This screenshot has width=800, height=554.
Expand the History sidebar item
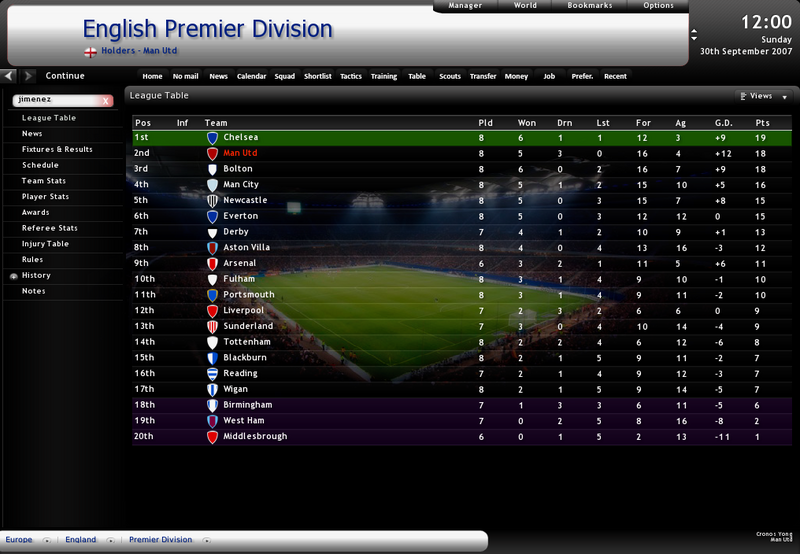(36, 275)
